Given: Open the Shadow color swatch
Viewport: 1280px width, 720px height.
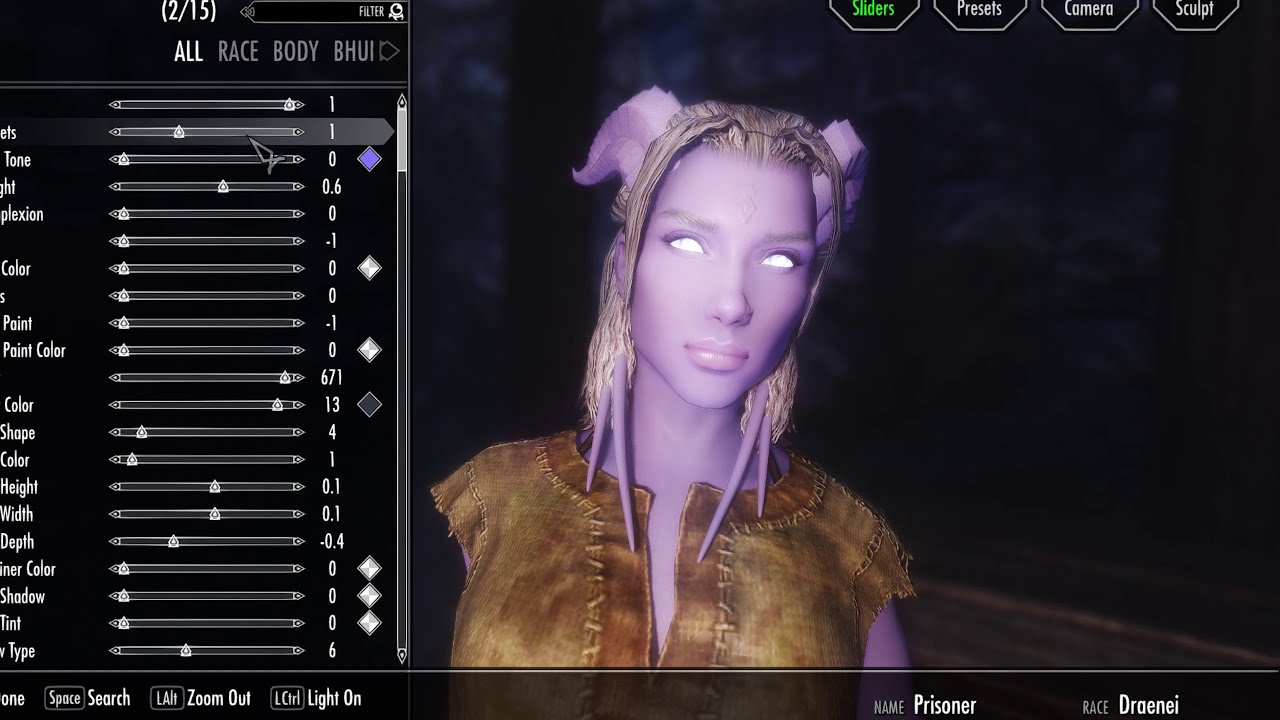Looking at the screenshot, I should point(369,596).
